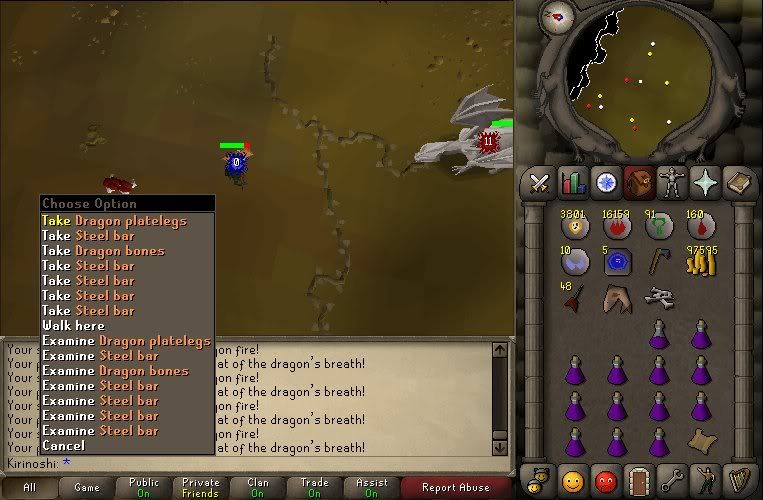Toggle the Assist chat filter
The height and width of the screenshot is (500, 763).
point(371,488)
